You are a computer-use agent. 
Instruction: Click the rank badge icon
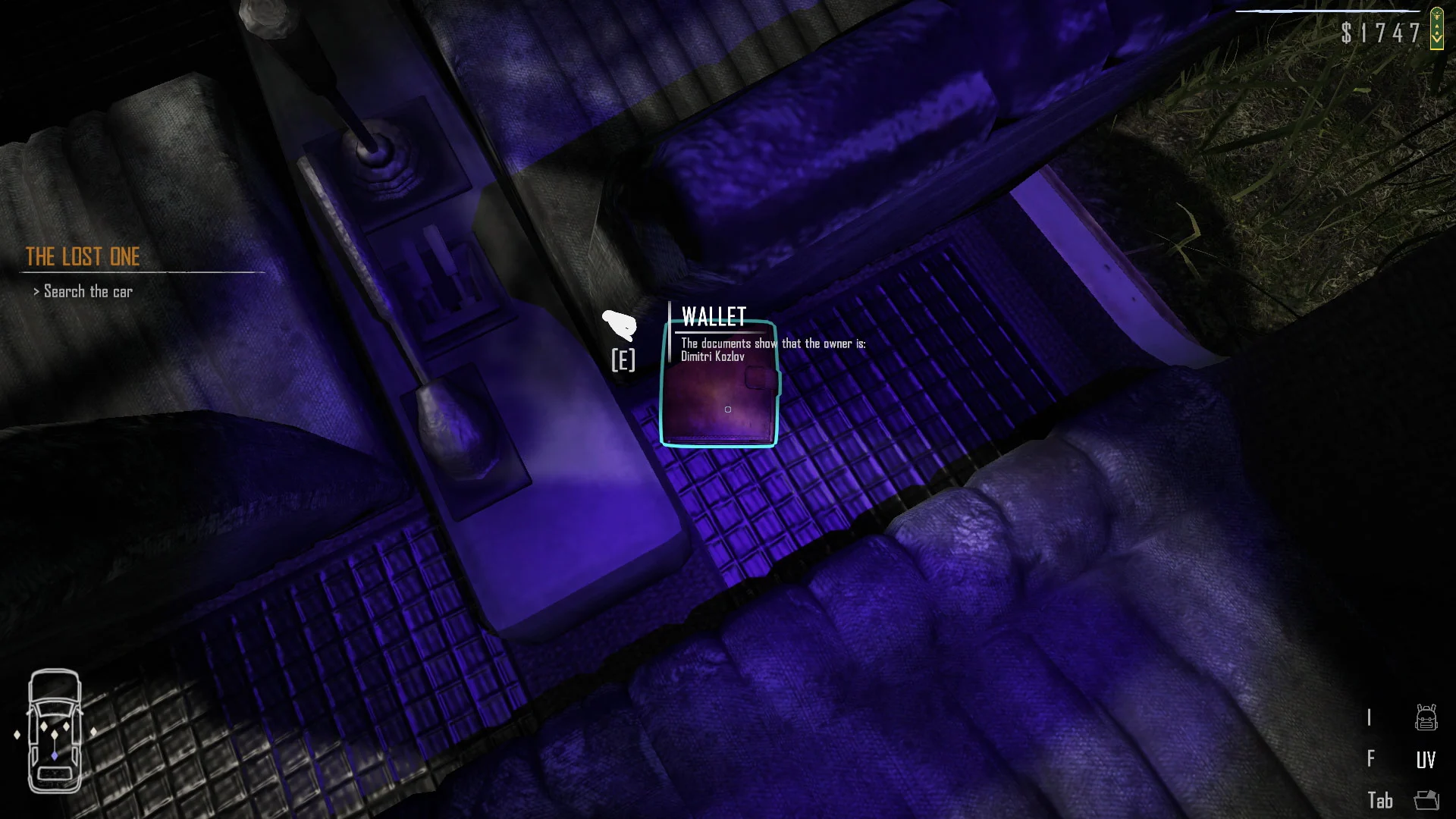coord(1436,29)
